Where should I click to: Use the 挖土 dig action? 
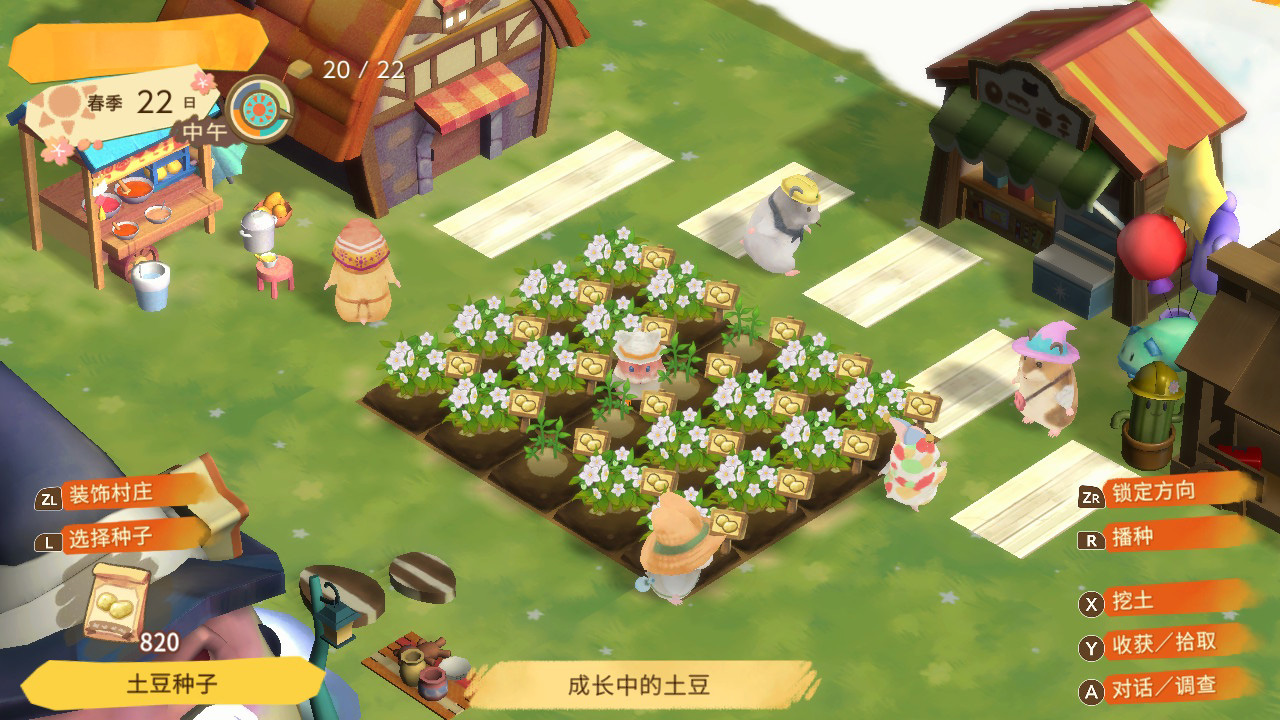1131,601
